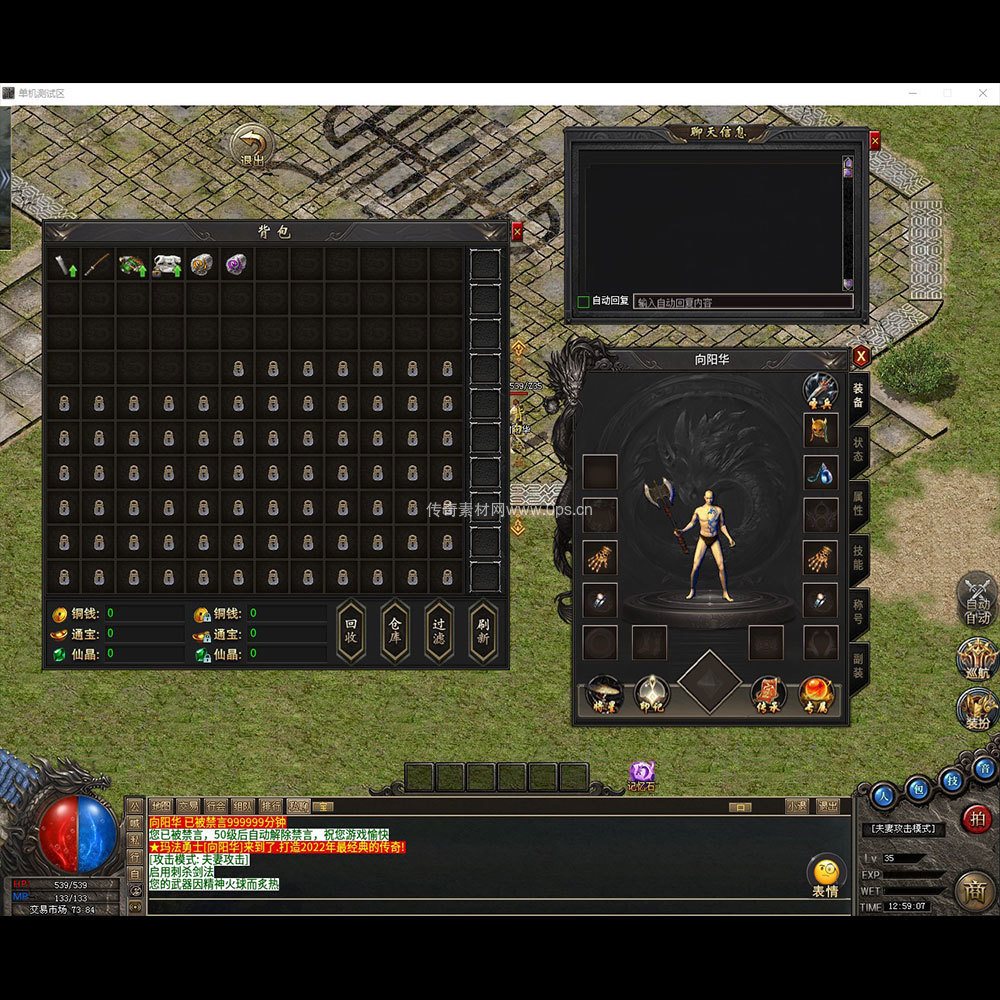Close the 背包 backpack window

pos(517,232)
